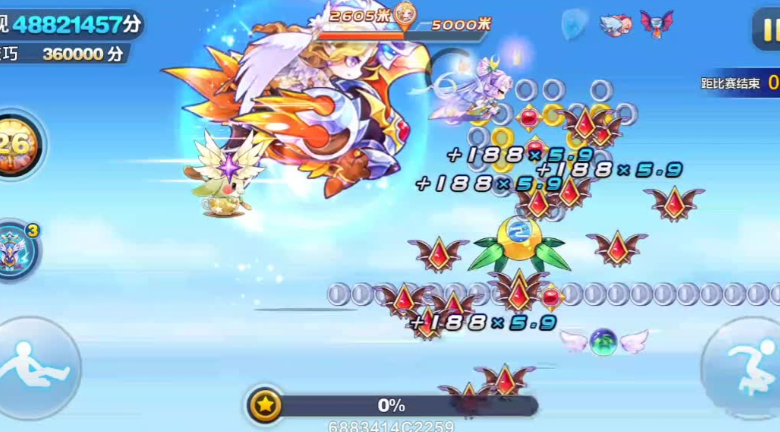Trigger the winged skill with 3 badge
This screenshot has width=780, height=432.
16,249
